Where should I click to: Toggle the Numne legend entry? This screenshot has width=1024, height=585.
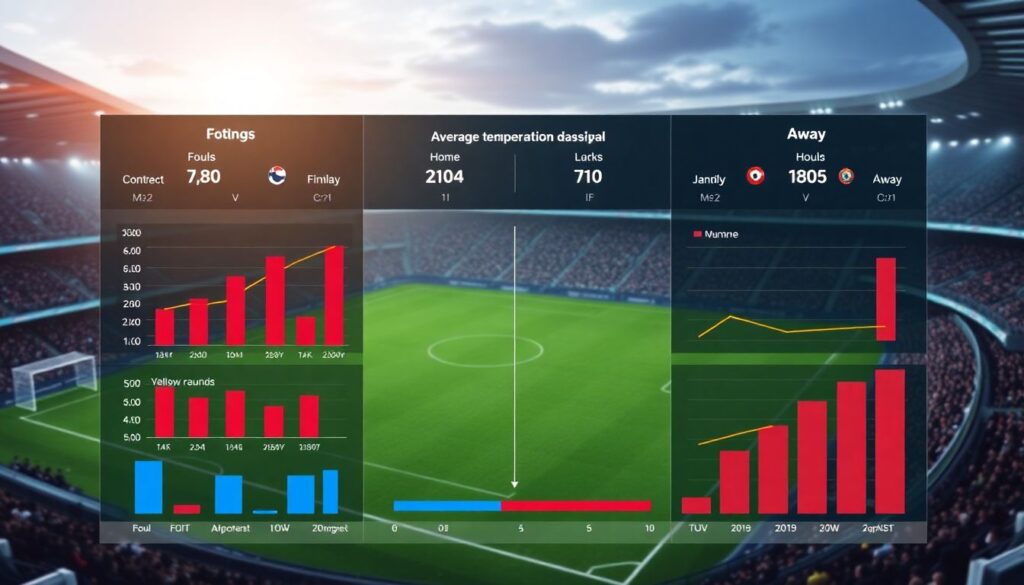pos(718,234)
